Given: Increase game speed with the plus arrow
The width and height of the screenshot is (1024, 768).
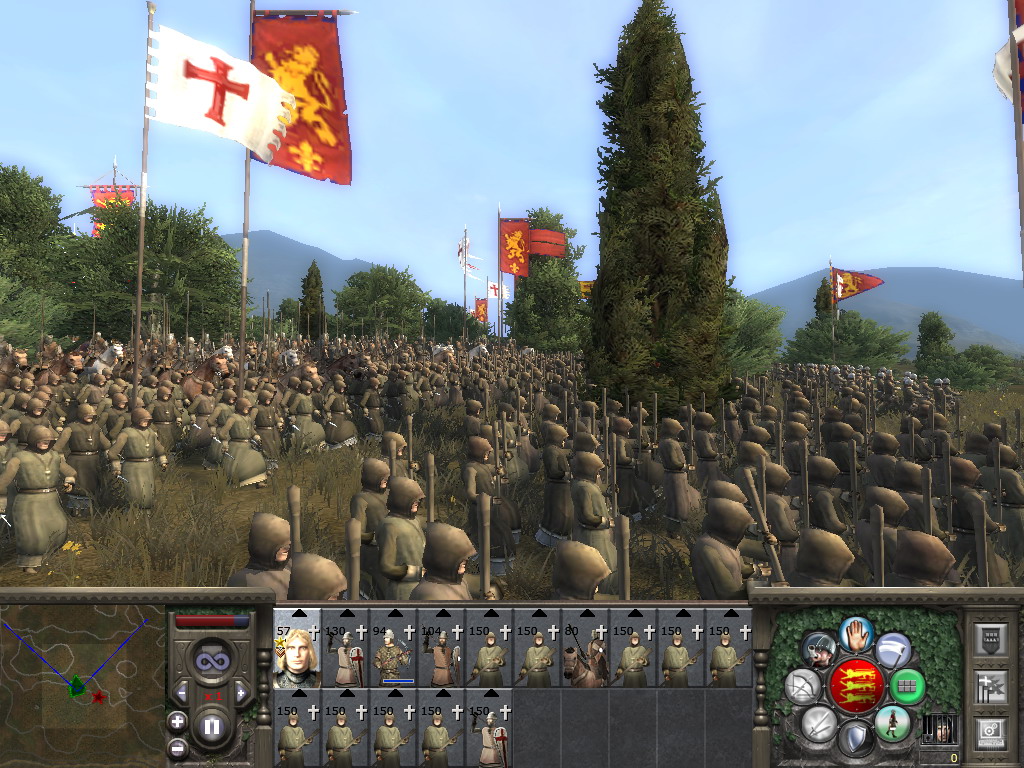Looking at the screenshot, I should pyautogui.click(x=241, y=692).
